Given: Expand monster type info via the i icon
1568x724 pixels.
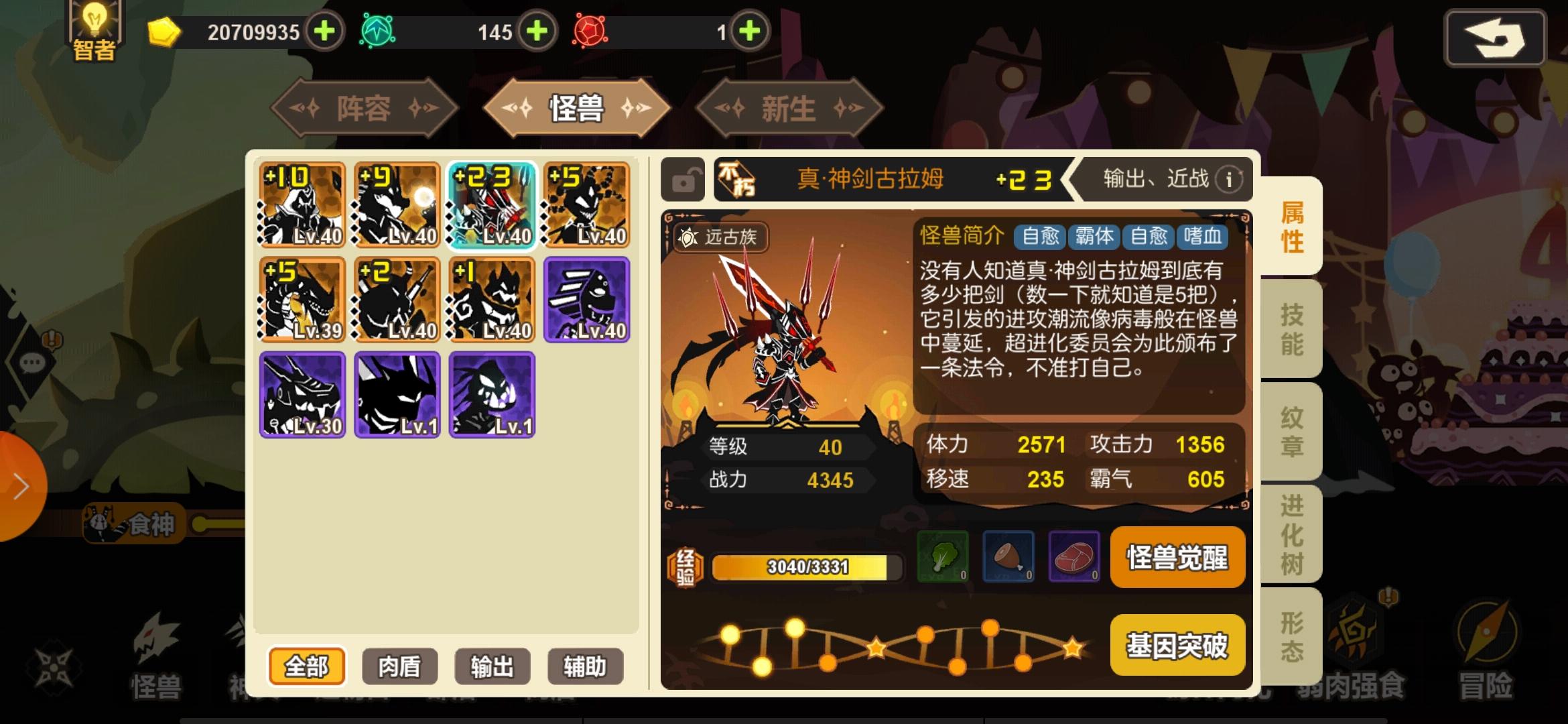Looking at the screenshot, I should point(1230,180).
